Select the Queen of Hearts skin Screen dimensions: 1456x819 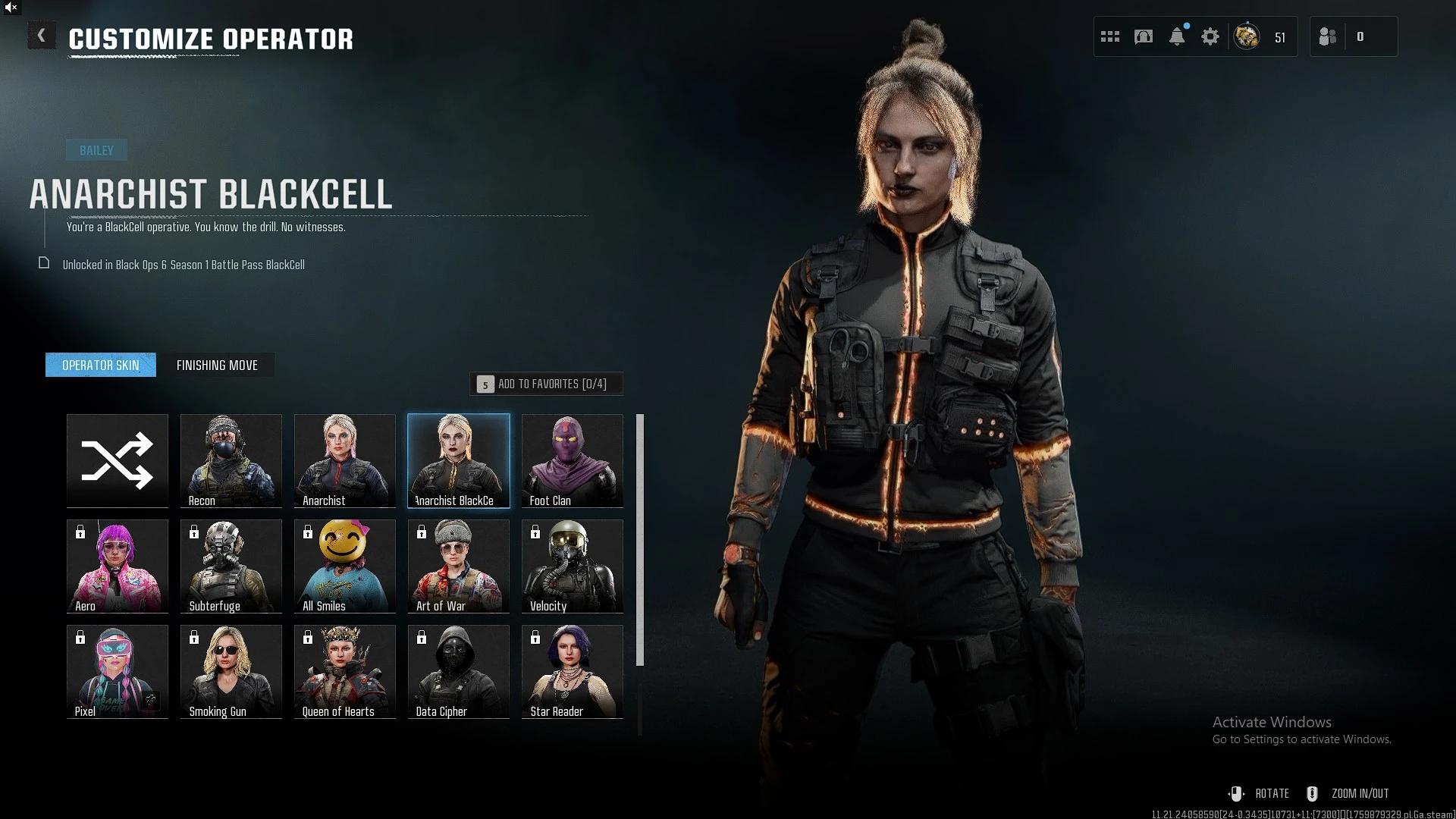(345, 671)
